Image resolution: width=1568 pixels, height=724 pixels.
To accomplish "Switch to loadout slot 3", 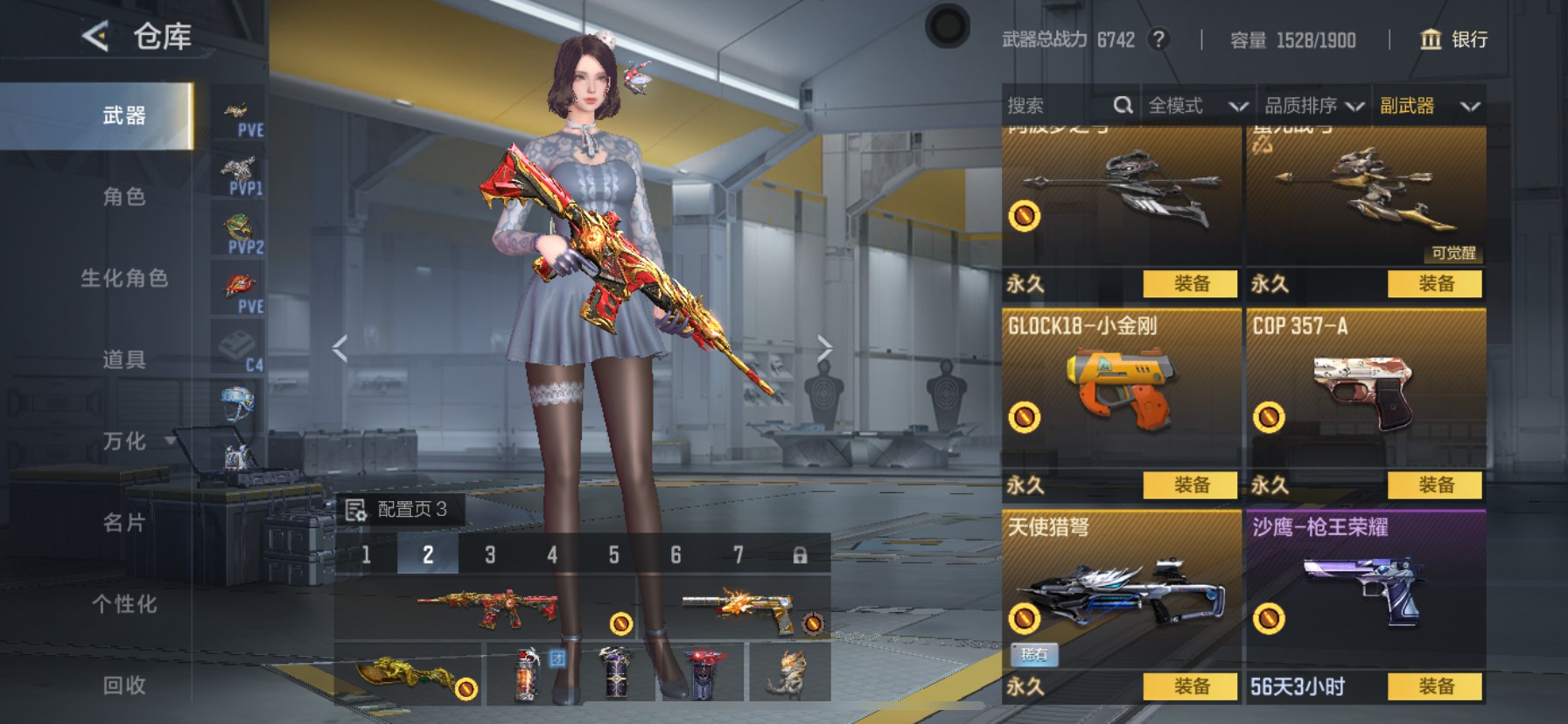I will pyautogui.click(x=490, y=554).
